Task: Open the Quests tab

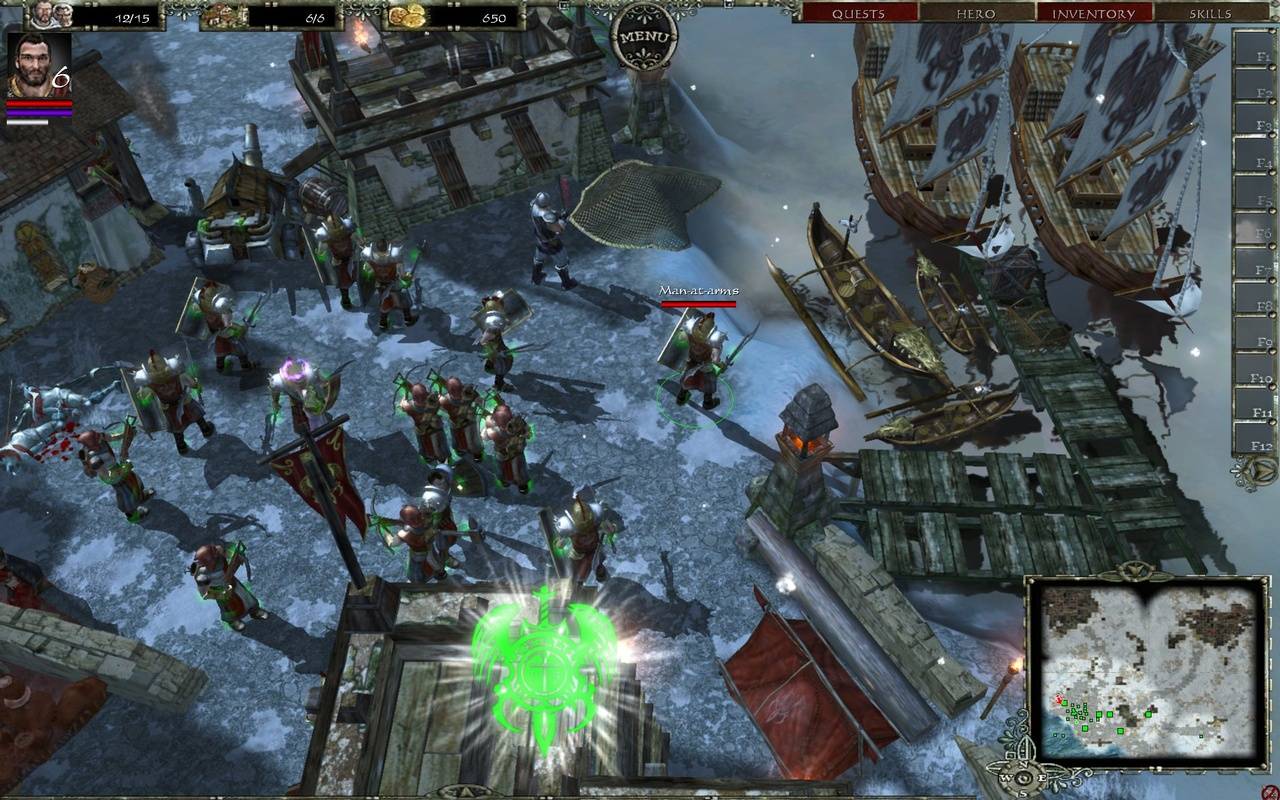Action: point(859,13)
